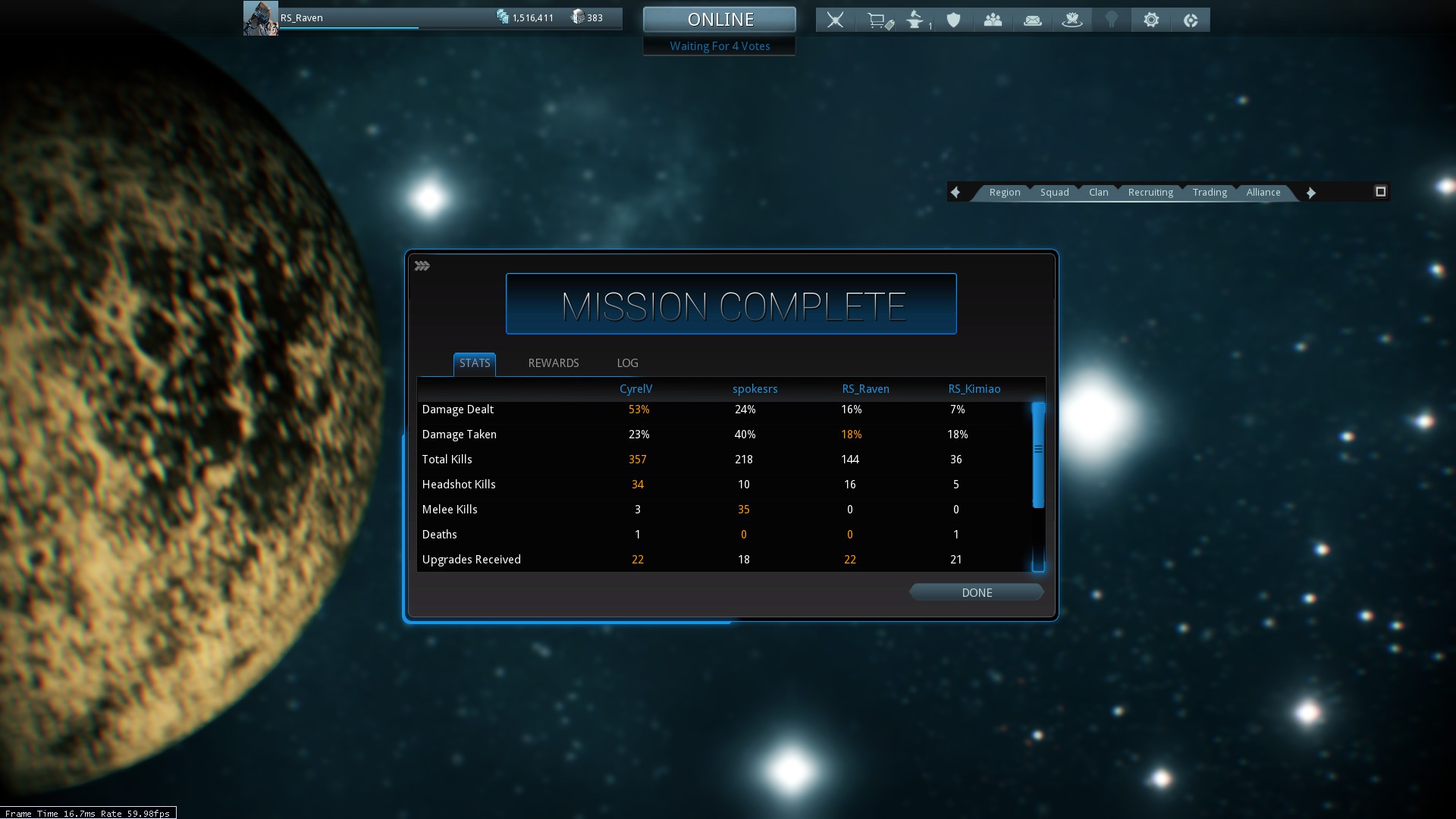Switch chat to the Squad tab

click(1054, 193)
